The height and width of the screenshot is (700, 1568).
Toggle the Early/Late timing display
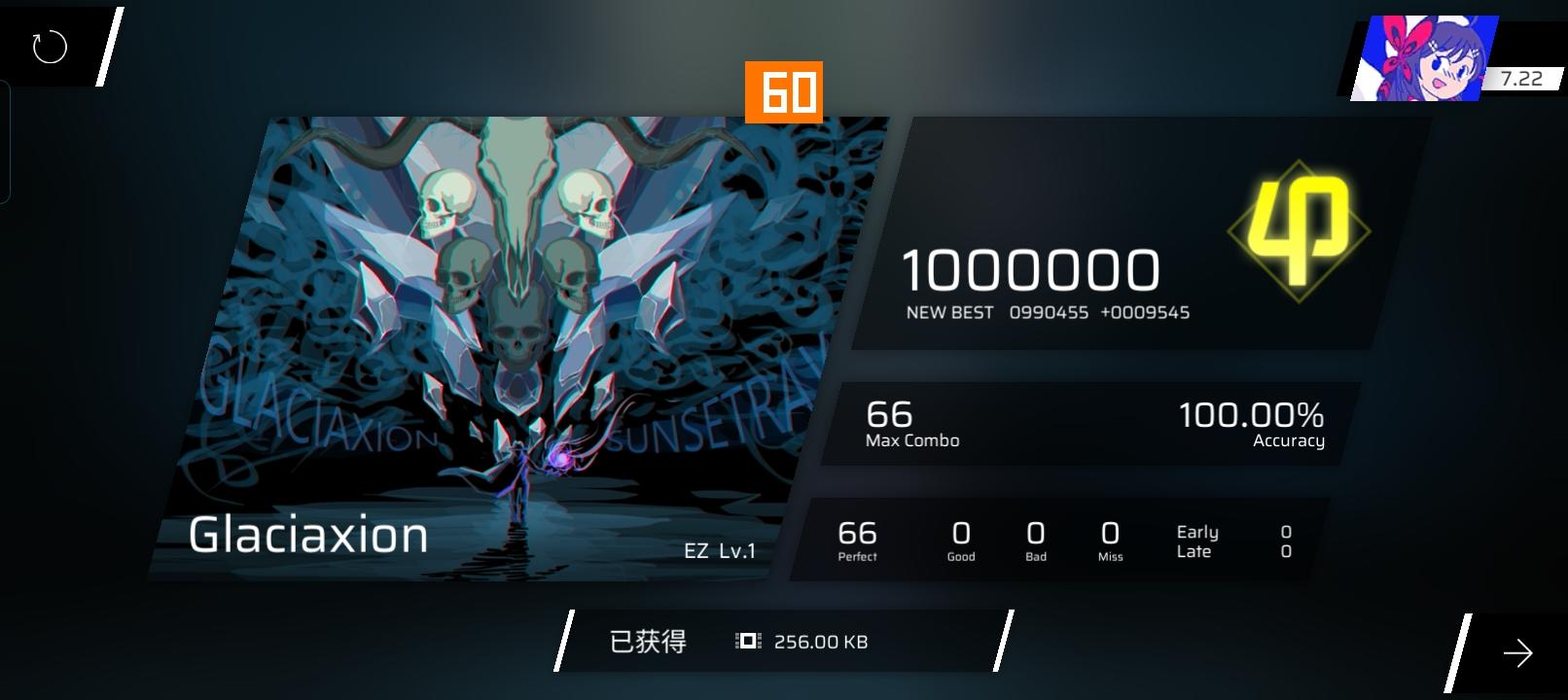(x=1198, y=541)
